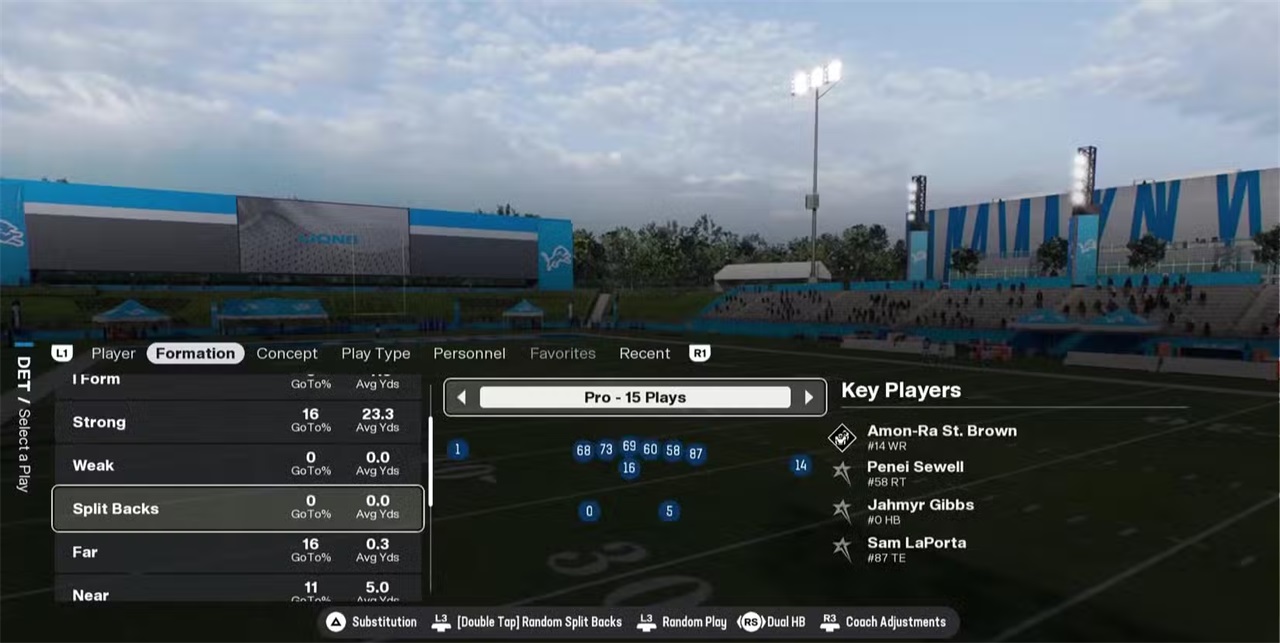
Task: Choose key player Sam LaPorta
Action: pos(915,548)
